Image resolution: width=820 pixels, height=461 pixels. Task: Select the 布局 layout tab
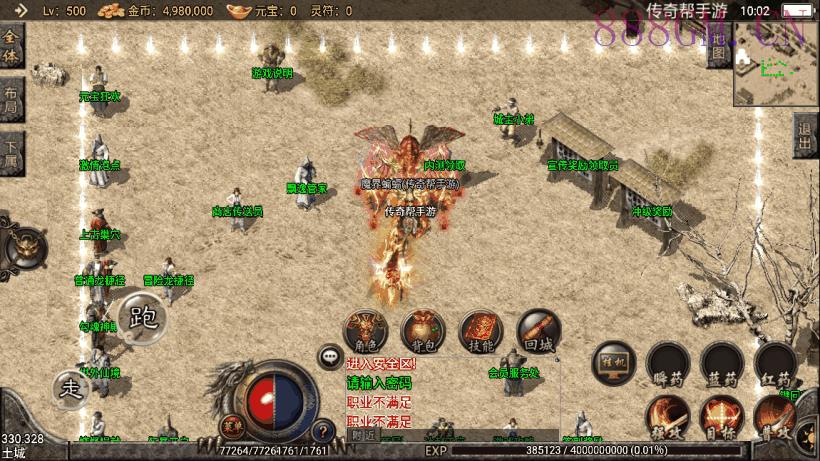[x=11, y=100]
